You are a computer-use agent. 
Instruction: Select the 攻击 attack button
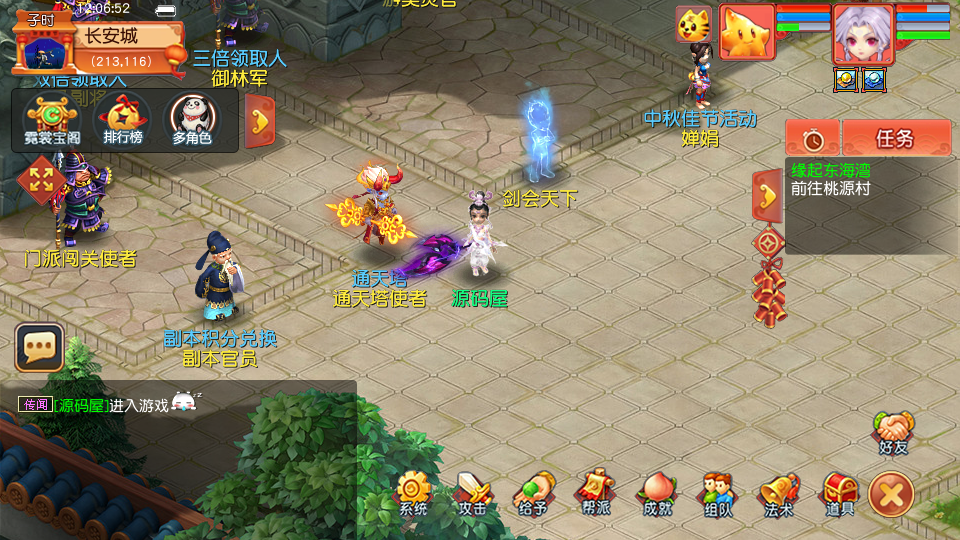pos(473,492)
